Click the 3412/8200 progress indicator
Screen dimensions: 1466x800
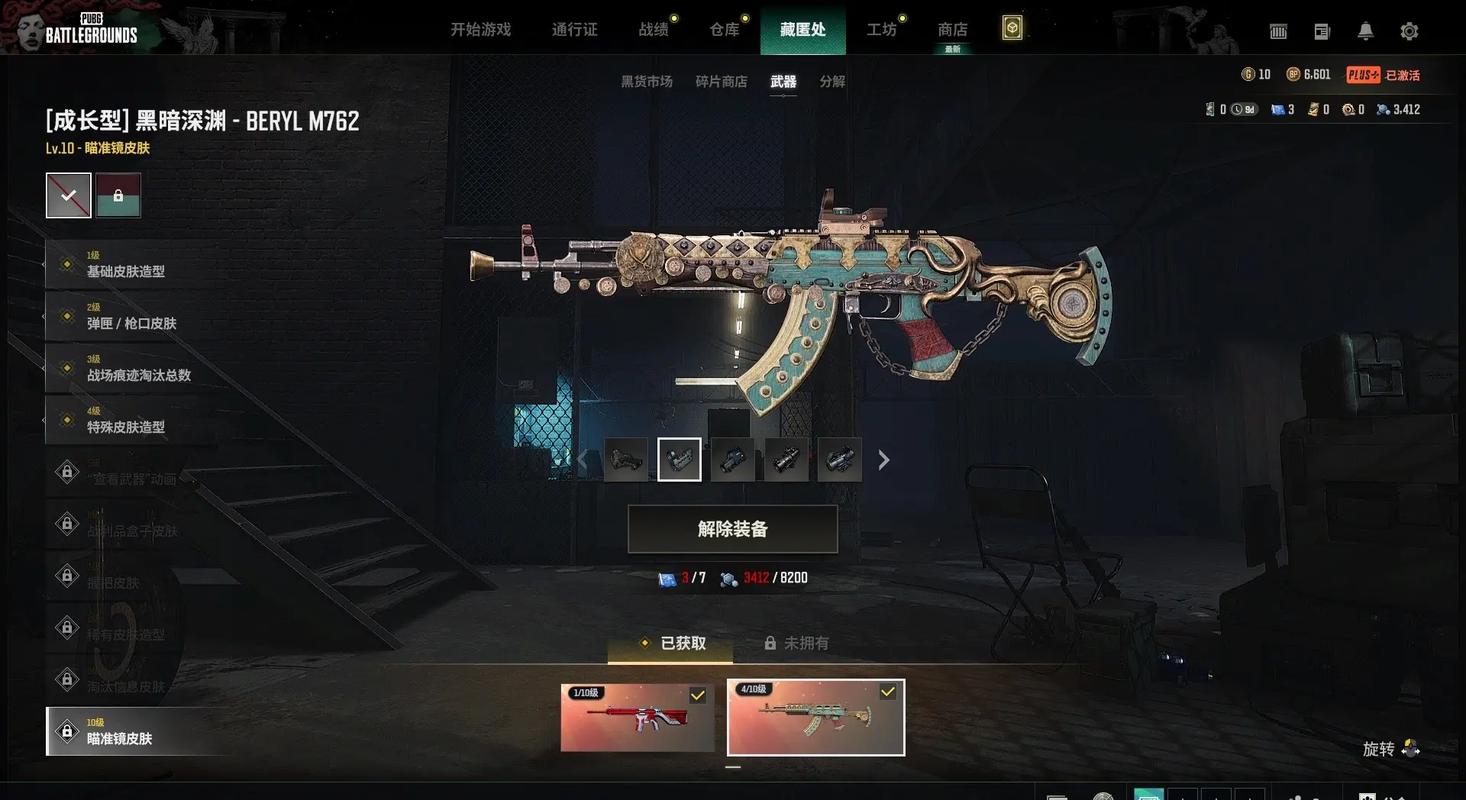coord(765,577)
